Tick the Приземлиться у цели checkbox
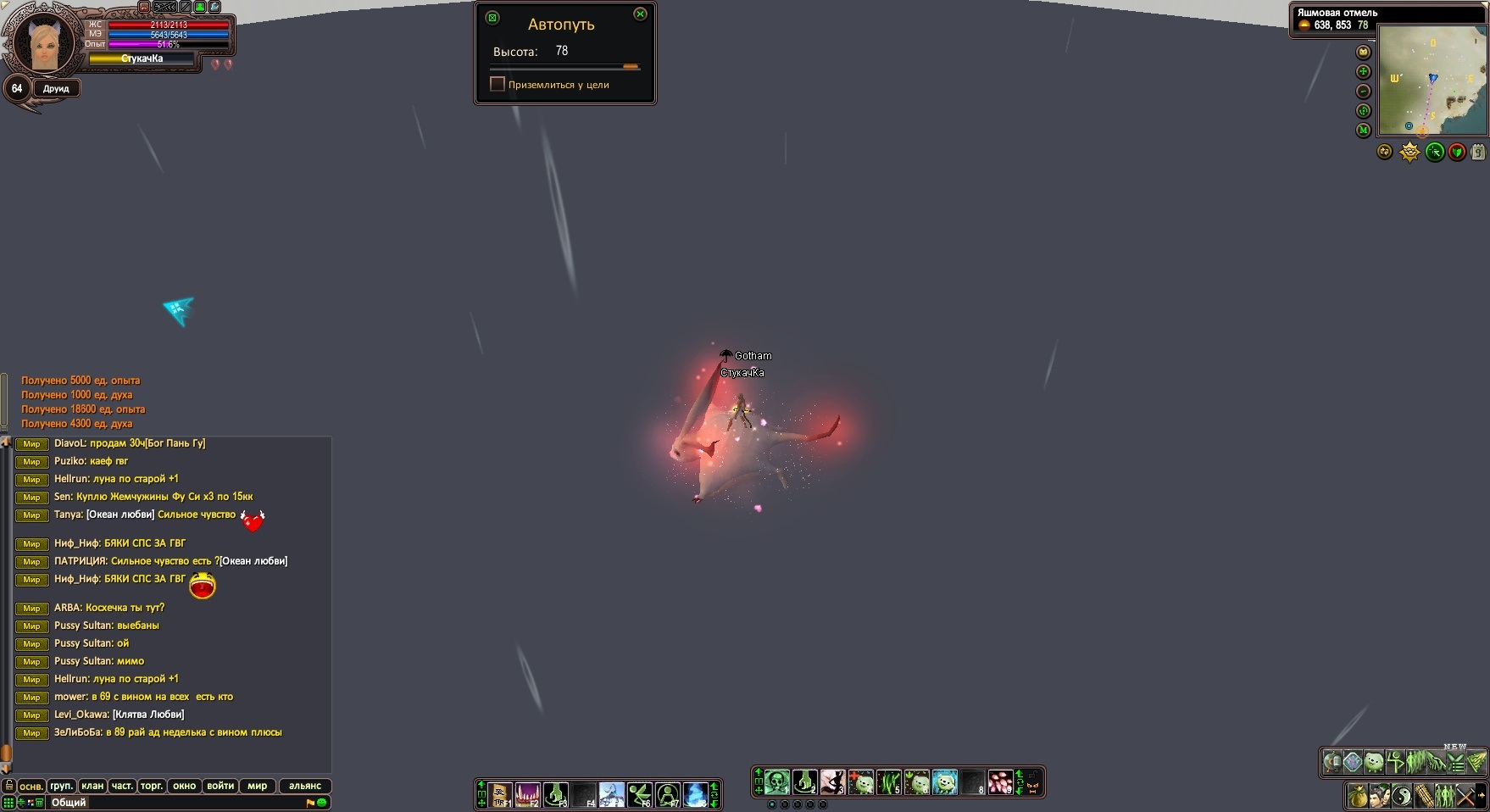Screen dimensions: 1490x812 [x=498, y=84]
